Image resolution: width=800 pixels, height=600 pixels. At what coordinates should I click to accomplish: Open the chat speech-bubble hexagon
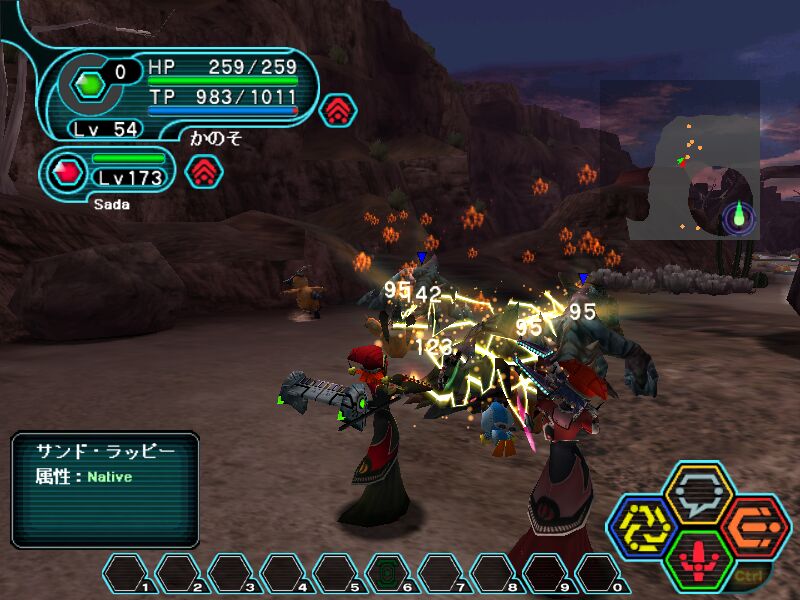699,492
